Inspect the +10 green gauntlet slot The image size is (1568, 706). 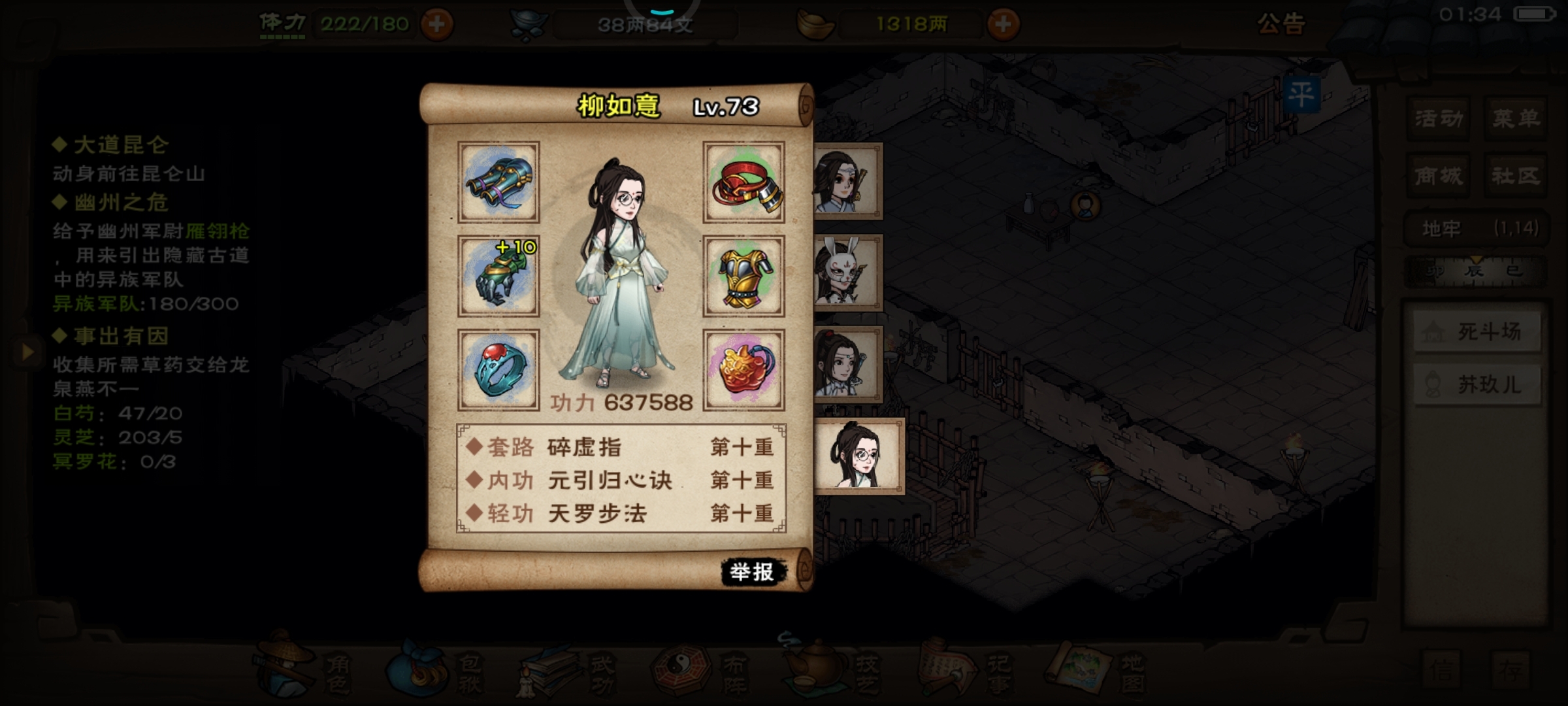[x=498, y=276]
